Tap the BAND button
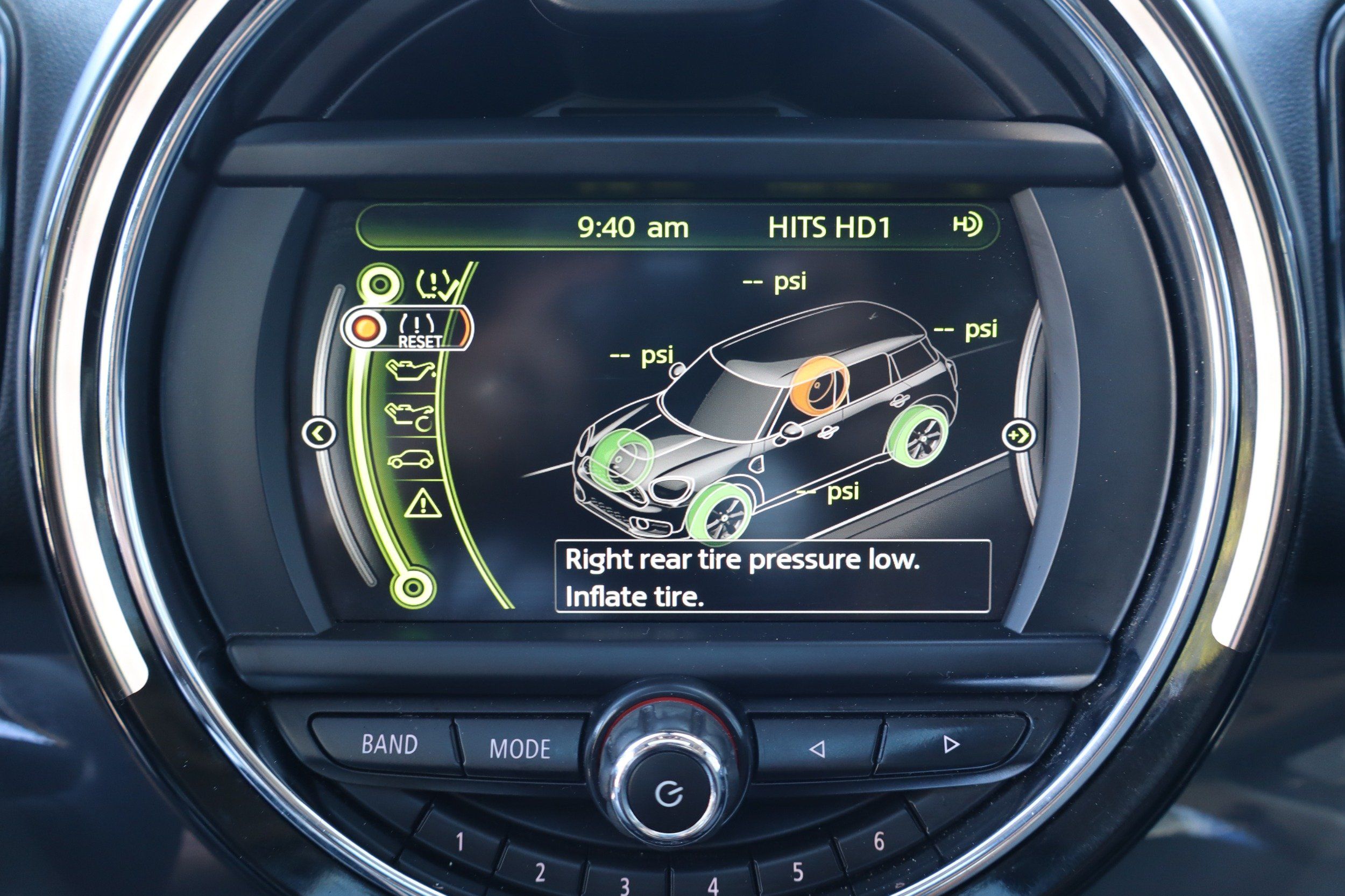 pyautogui.click(x=390, y=744)
